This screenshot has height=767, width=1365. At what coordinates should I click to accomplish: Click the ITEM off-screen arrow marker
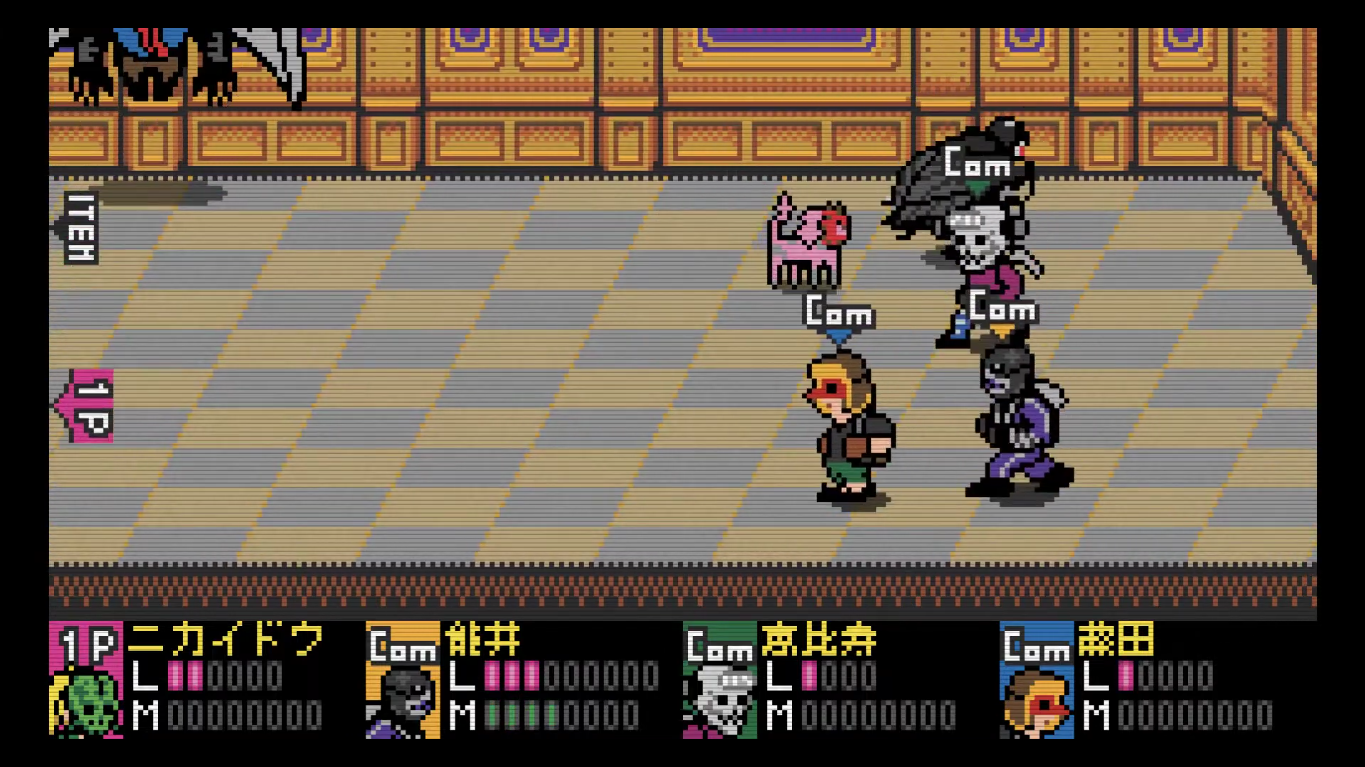tap(78, 228)
